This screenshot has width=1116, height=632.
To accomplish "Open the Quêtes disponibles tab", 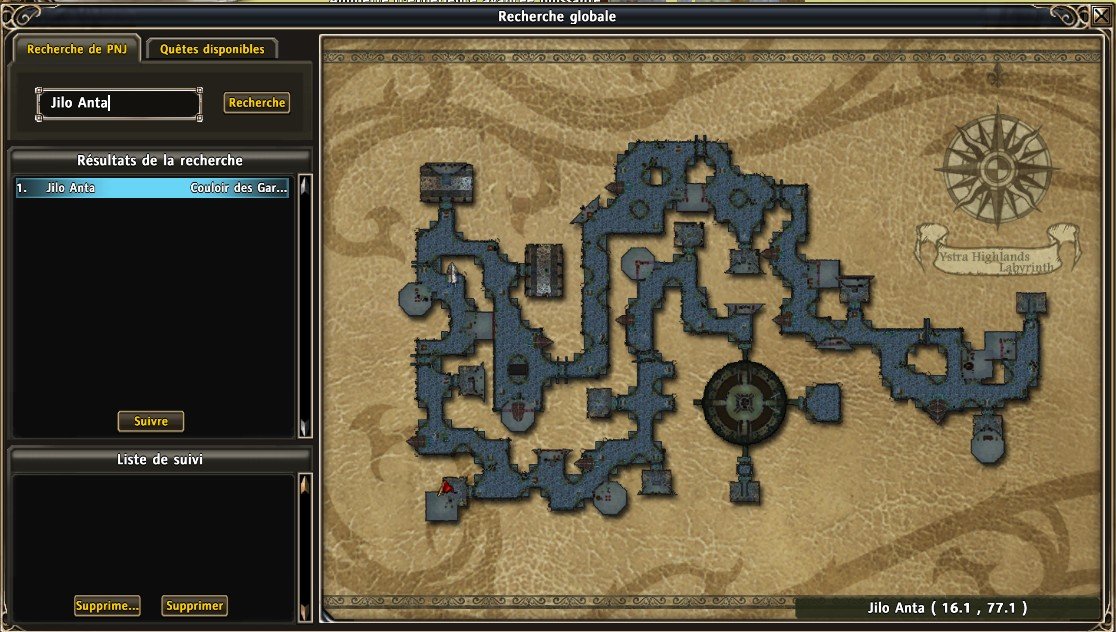I will (212, 49).
